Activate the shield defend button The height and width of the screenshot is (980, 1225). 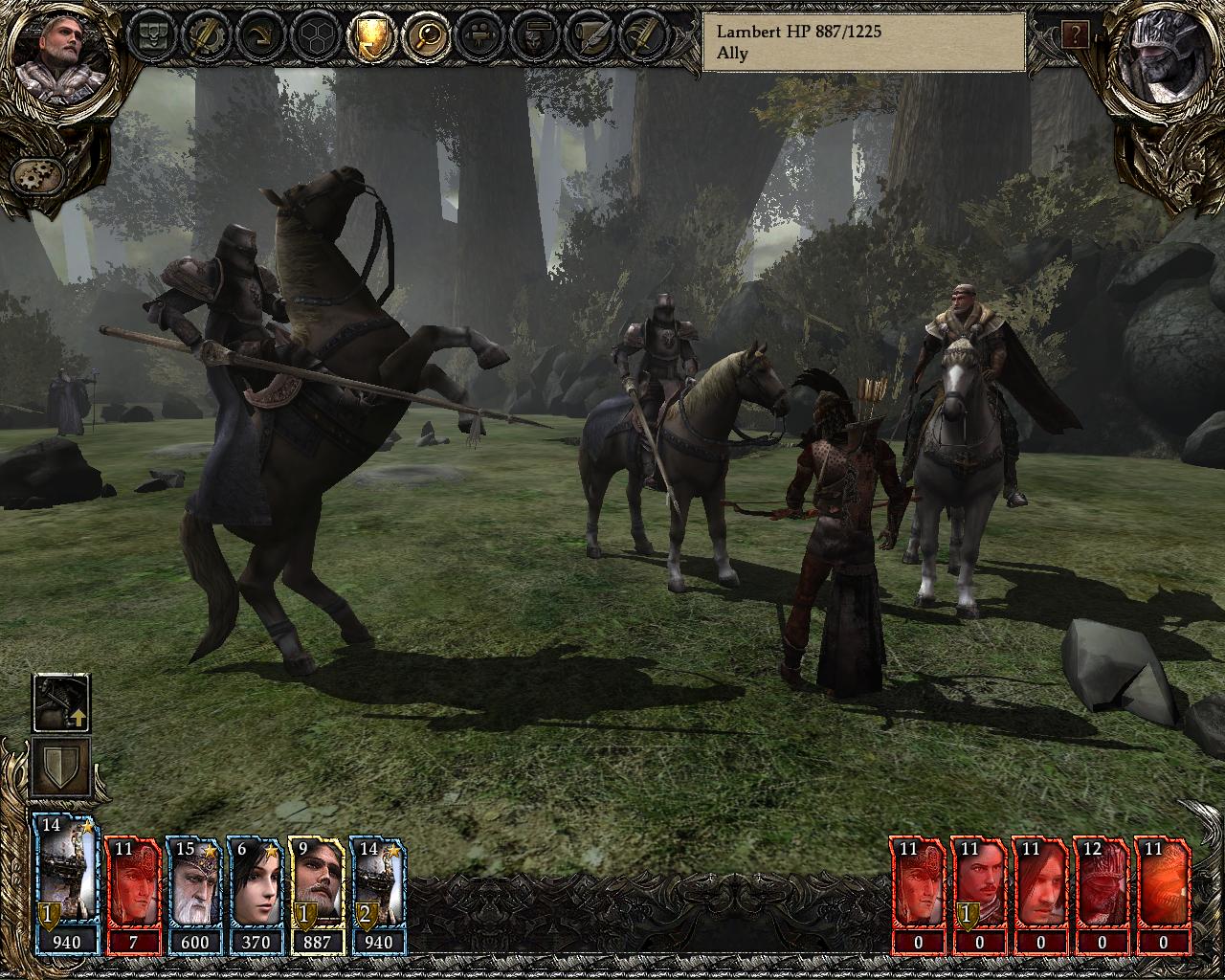click(x=61, y=766)
